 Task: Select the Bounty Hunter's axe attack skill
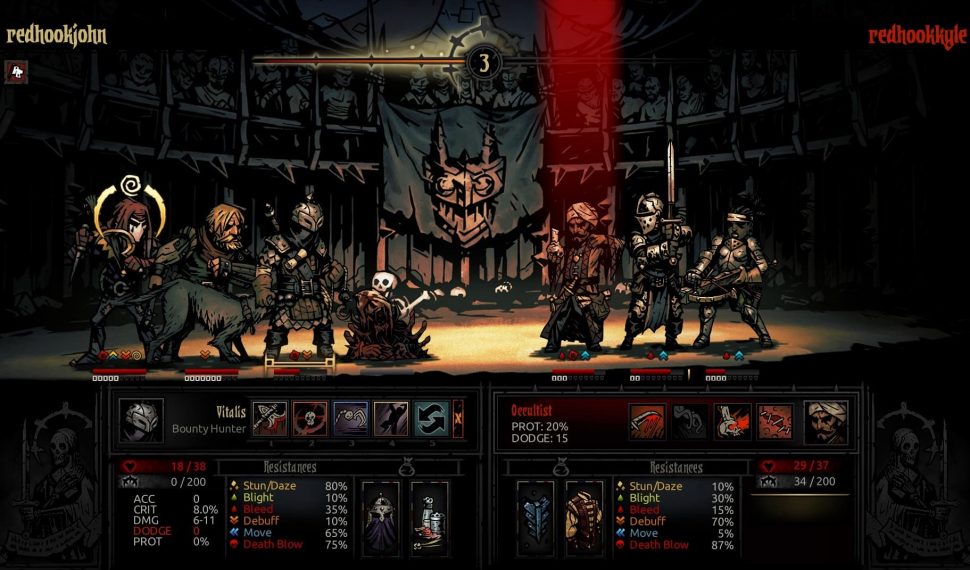coord(270,419)
